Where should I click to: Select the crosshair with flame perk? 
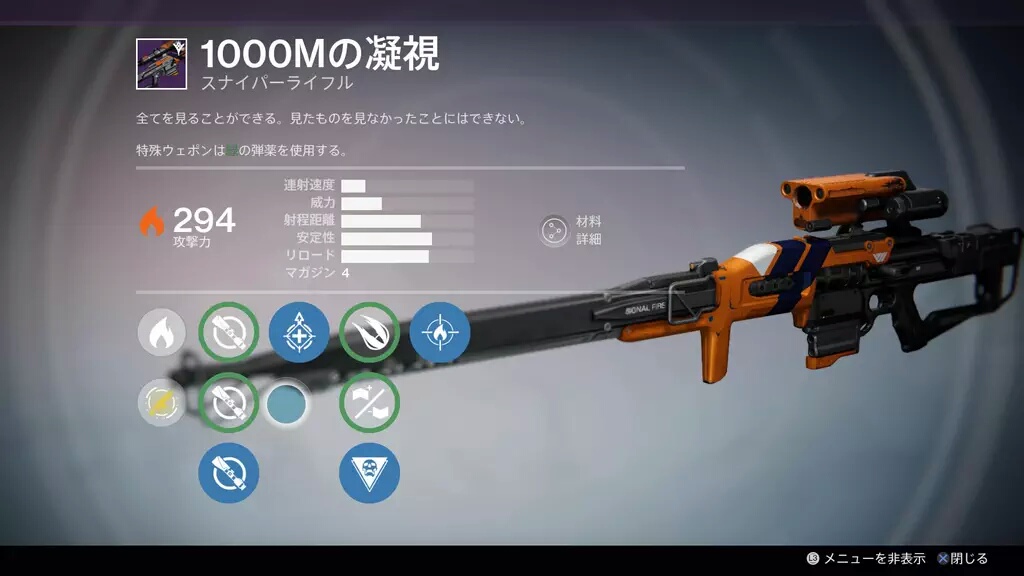pos(439,332)
